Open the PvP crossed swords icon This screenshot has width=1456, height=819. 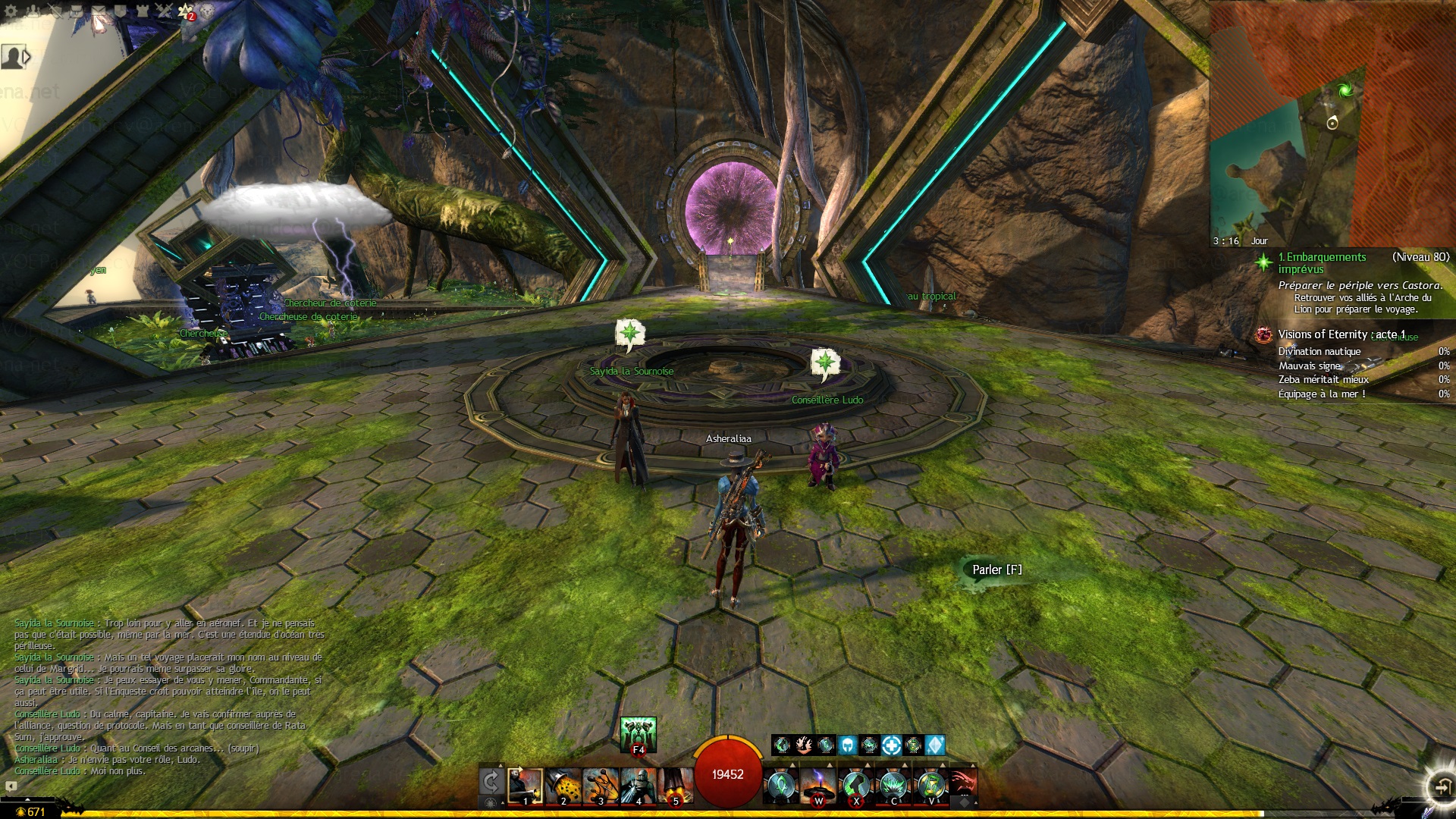(164, 11)
